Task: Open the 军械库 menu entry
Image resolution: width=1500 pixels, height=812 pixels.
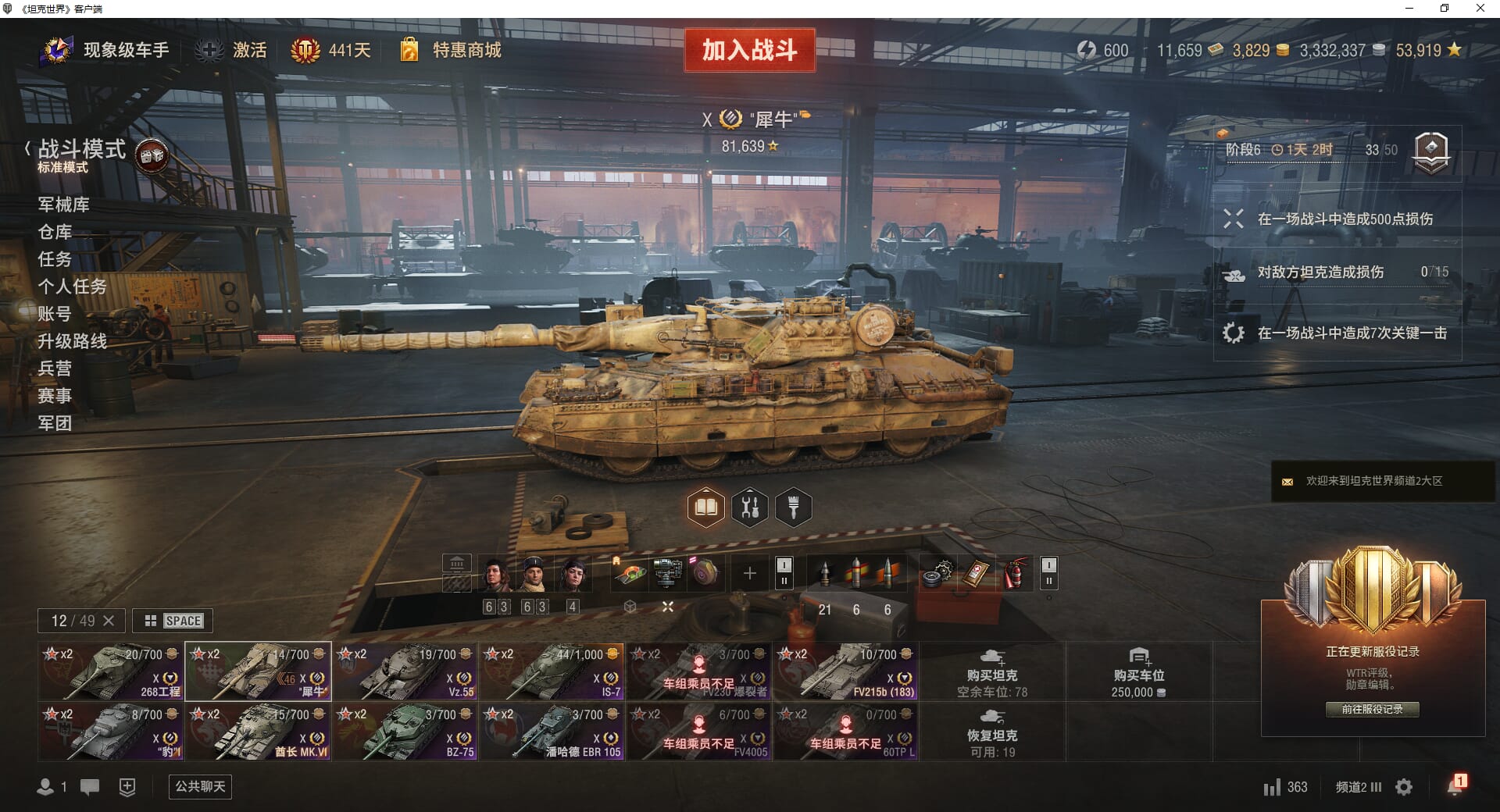Action: (63, 205)
